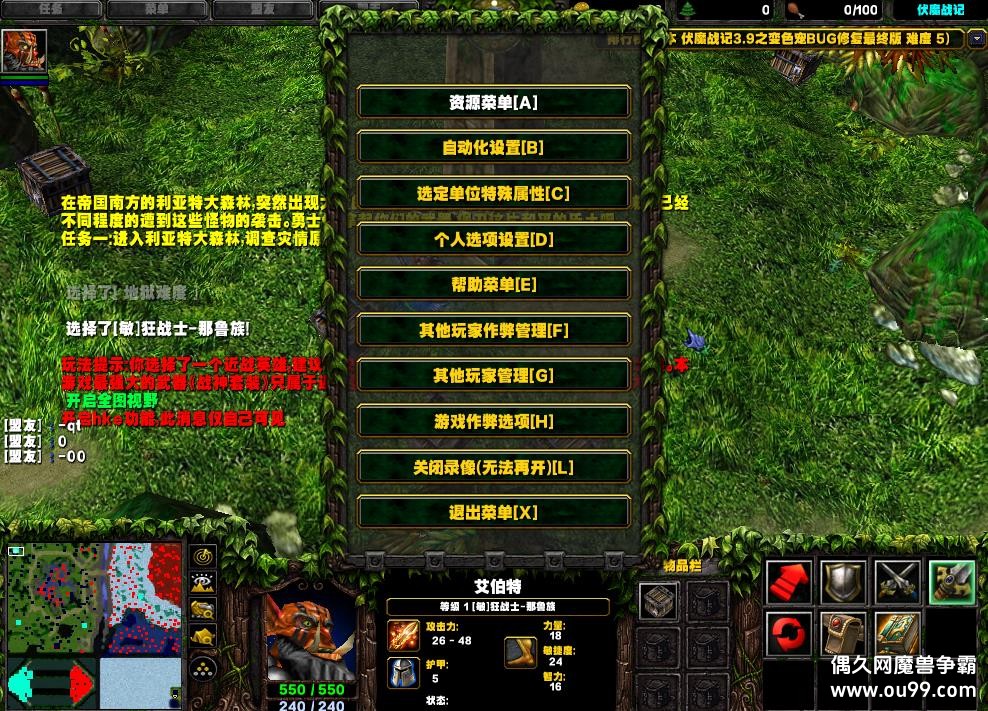Image resolution: width=988 pixels, height=711 pixels.
Task: Click the red circular arrows command icon
Action: (x=790, y=634)
